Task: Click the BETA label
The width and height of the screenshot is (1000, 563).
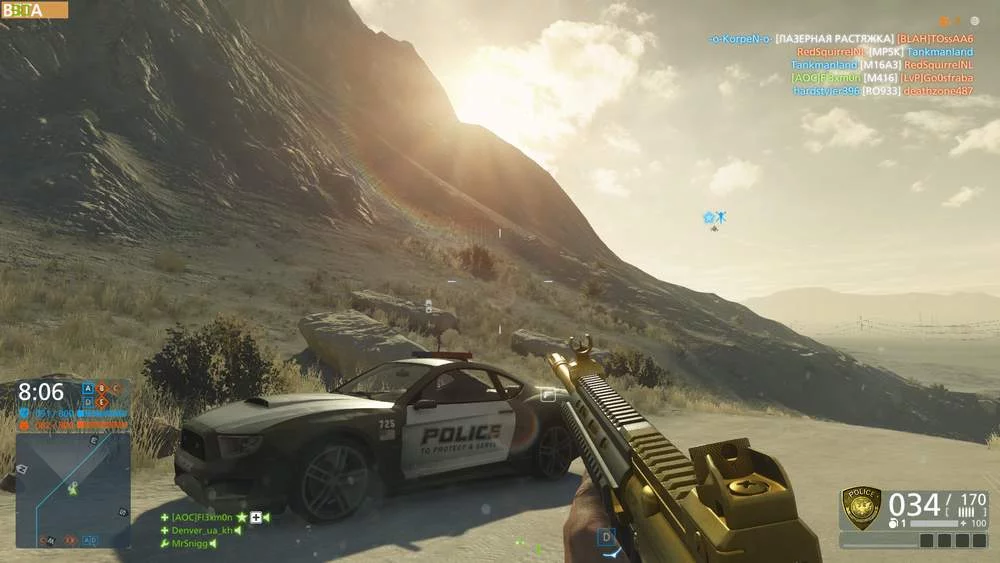Action: (x=34, y=10)
